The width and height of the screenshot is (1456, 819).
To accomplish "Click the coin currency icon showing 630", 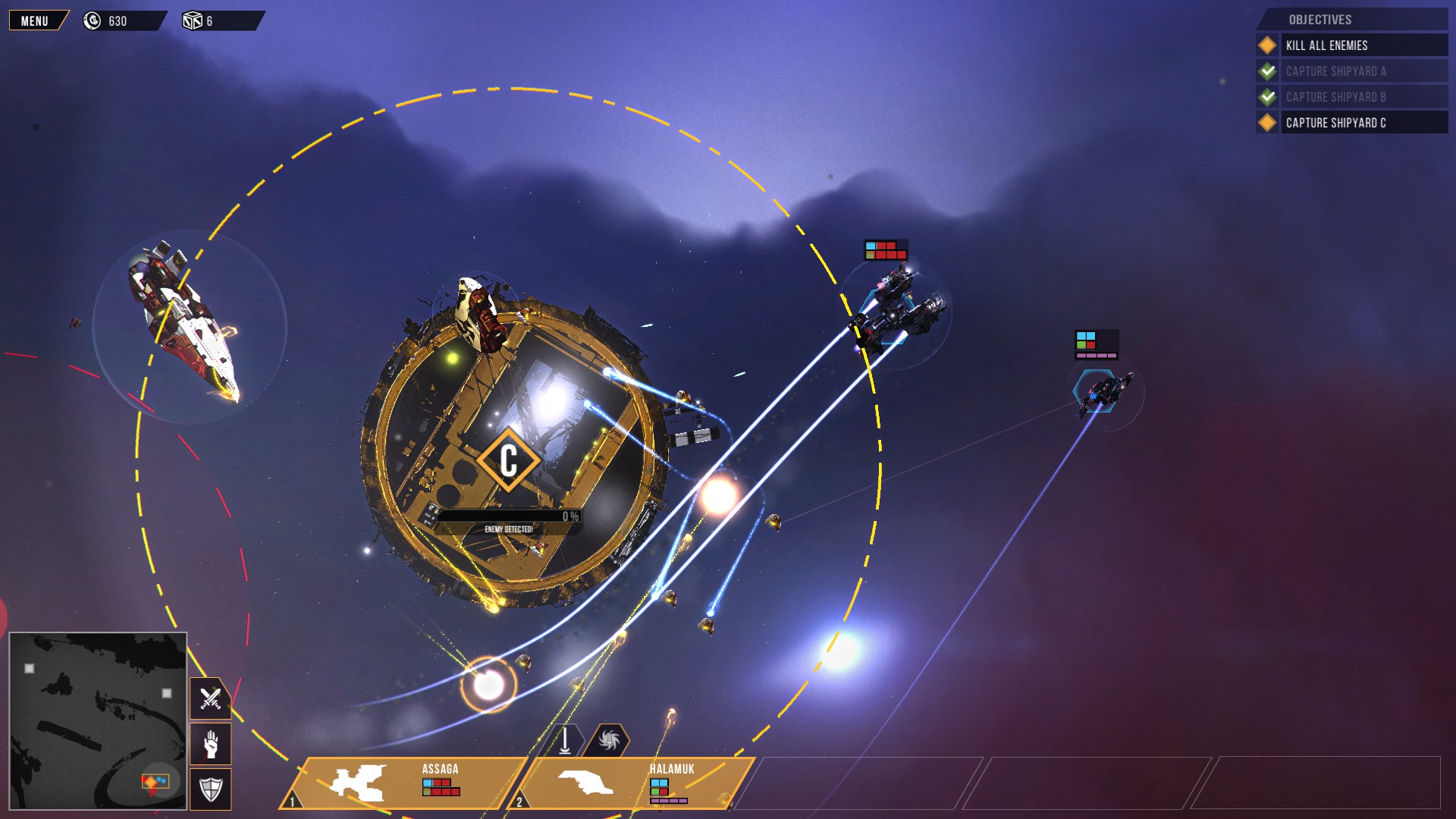I will (93, 20).
